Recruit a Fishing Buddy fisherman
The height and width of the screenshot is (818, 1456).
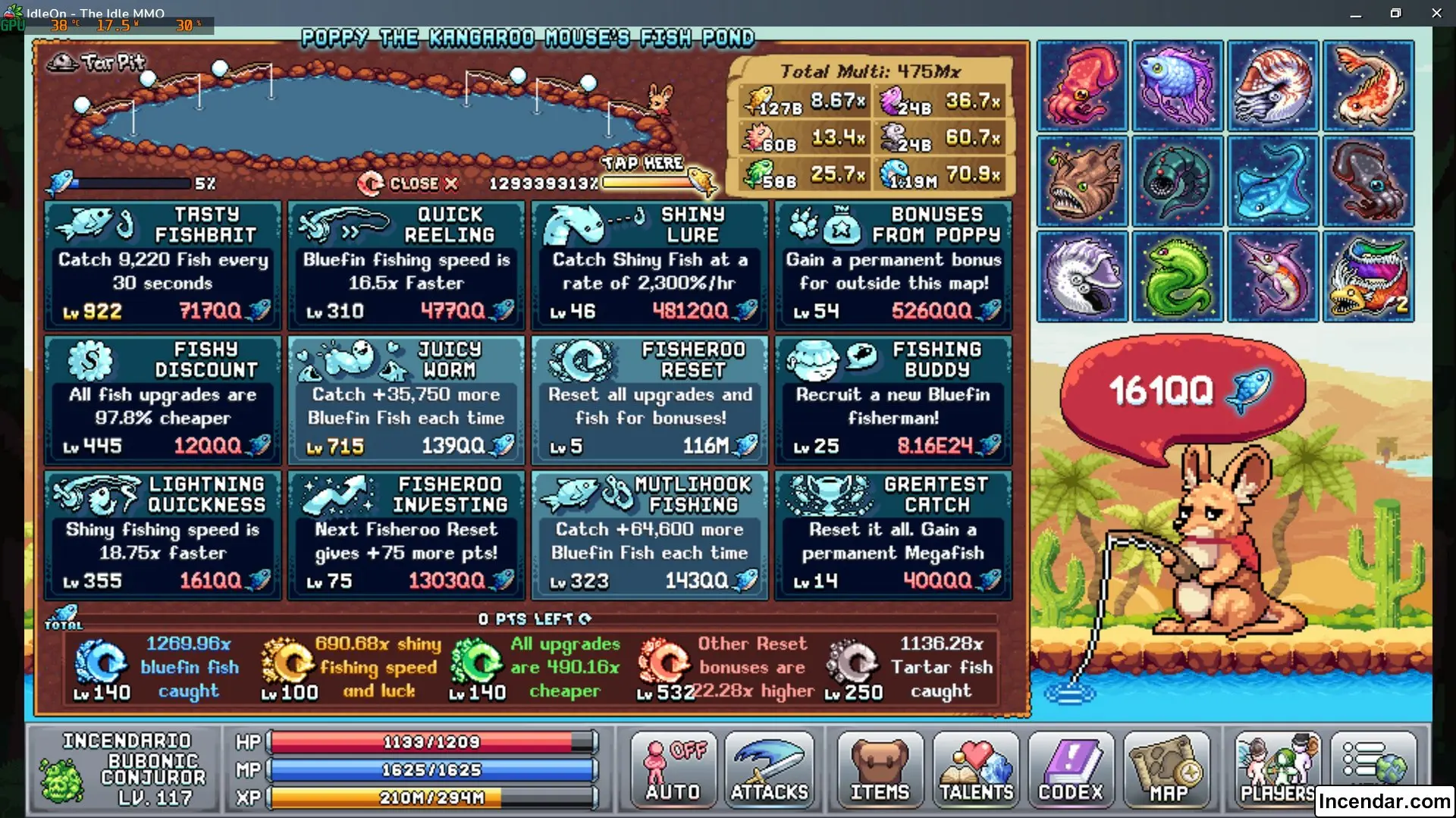893,400
